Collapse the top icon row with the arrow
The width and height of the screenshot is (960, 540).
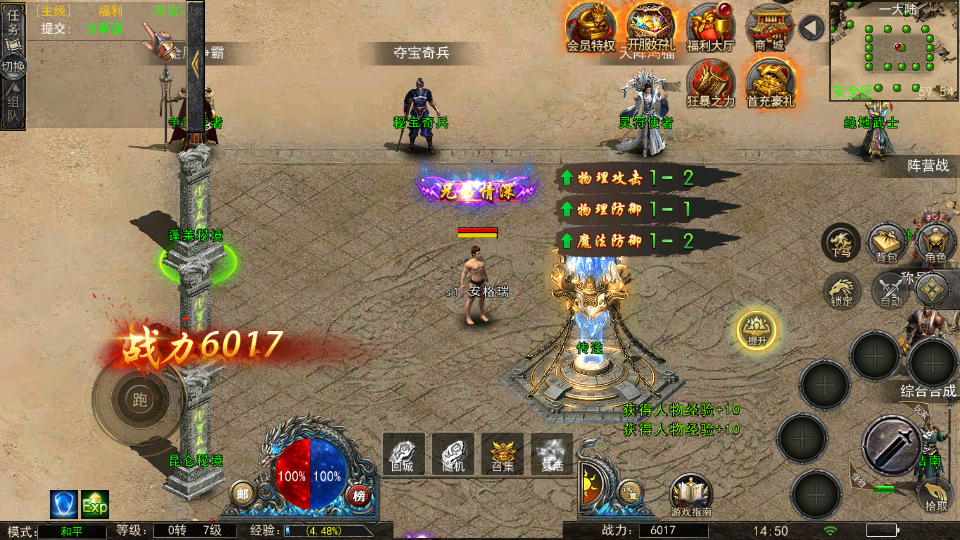point(811,27)
